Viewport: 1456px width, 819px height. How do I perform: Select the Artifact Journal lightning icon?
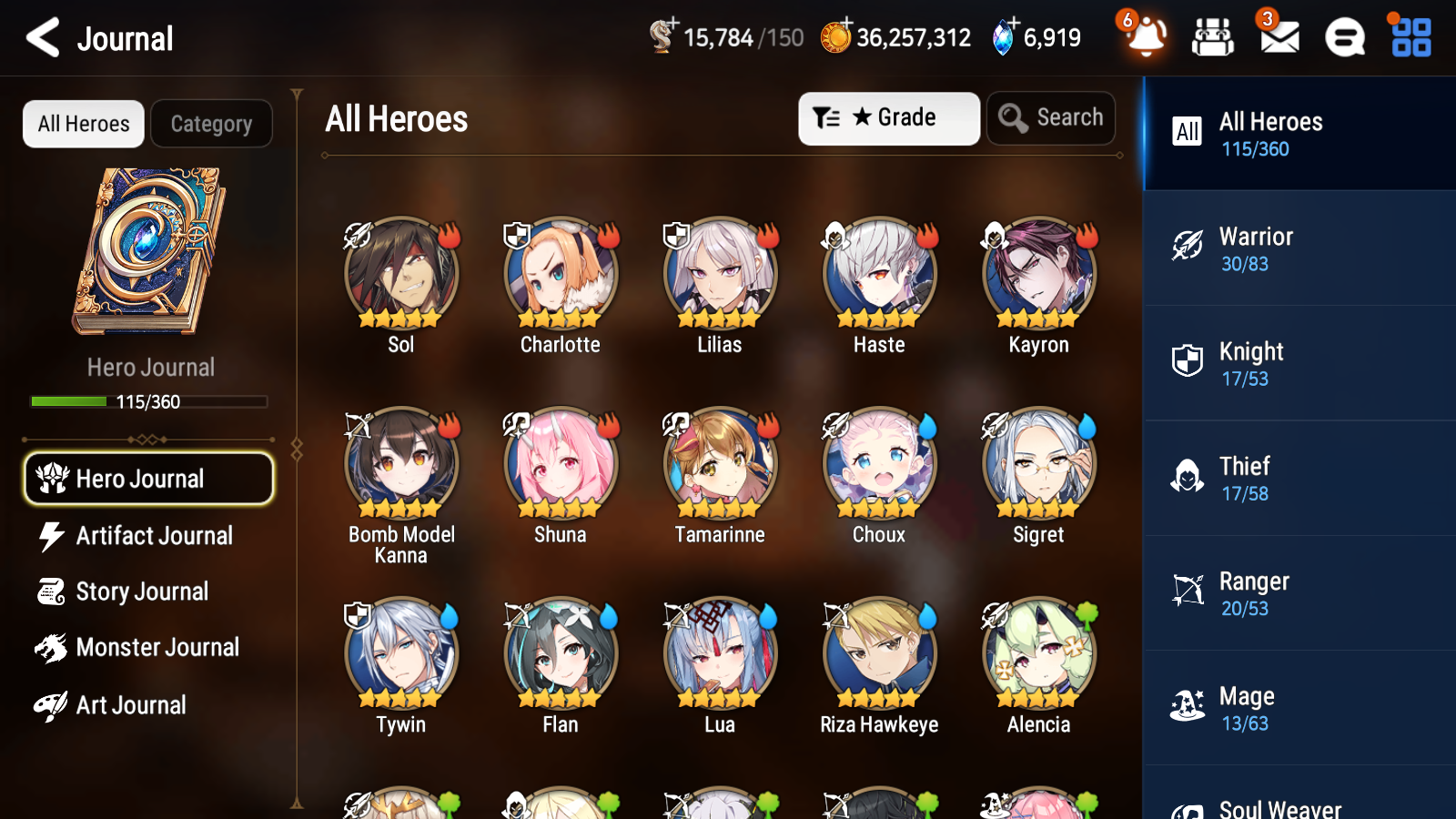(52, 536)
